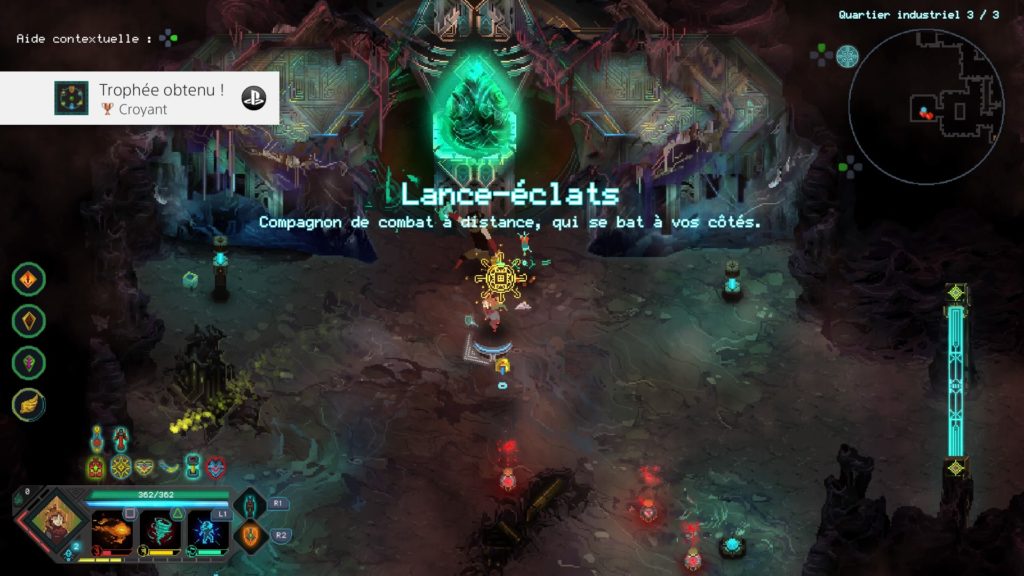Click the teal-framed yellow totem relic icon
This screenshot has width=1024, height=576.
coord(193,467)
